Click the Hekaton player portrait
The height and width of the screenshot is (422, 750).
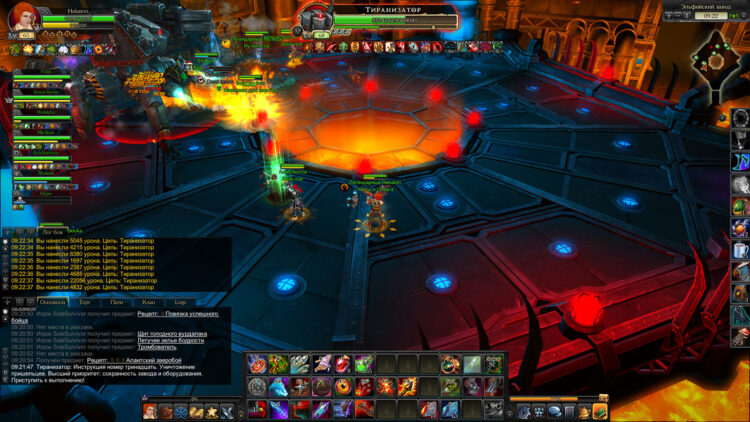click(x=23, y=18)
